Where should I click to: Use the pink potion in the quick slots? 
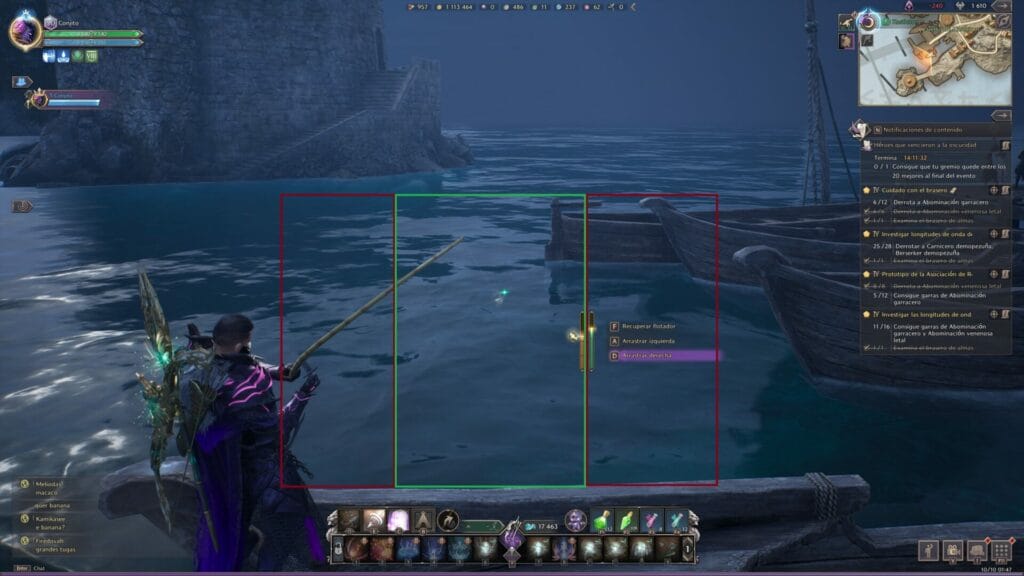[x=651, y=521]
